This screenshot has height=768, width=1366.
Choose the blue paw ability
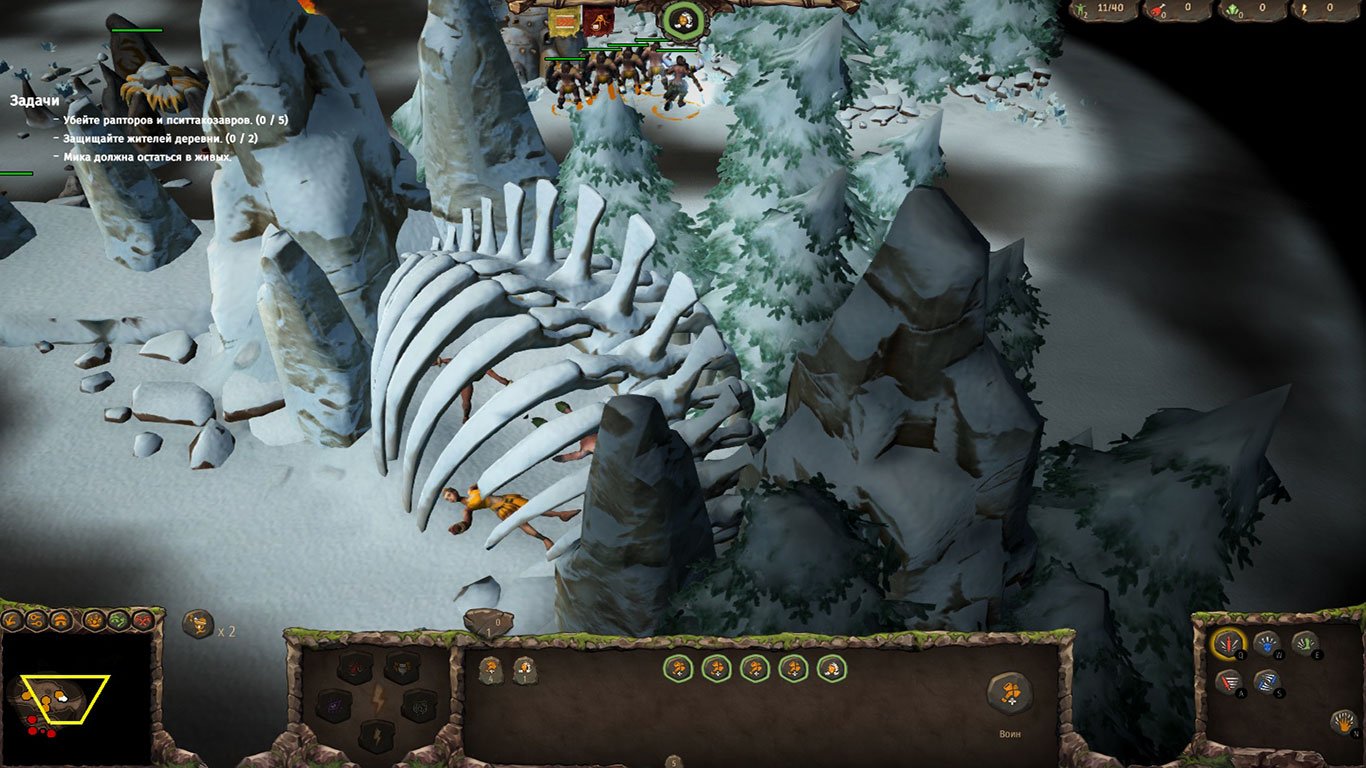coord(1267,645)
